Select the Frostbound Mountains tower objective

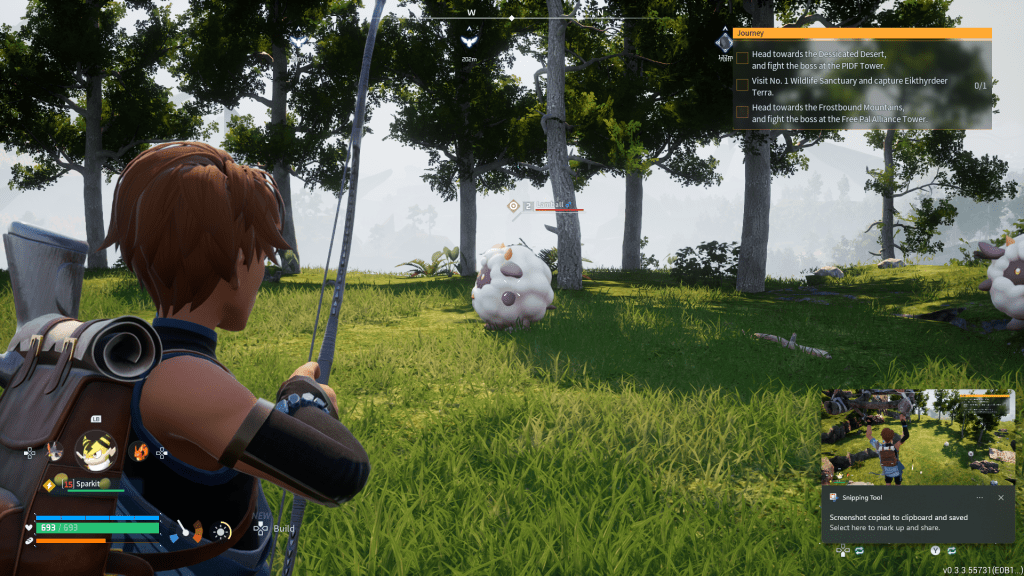(839, 113)
